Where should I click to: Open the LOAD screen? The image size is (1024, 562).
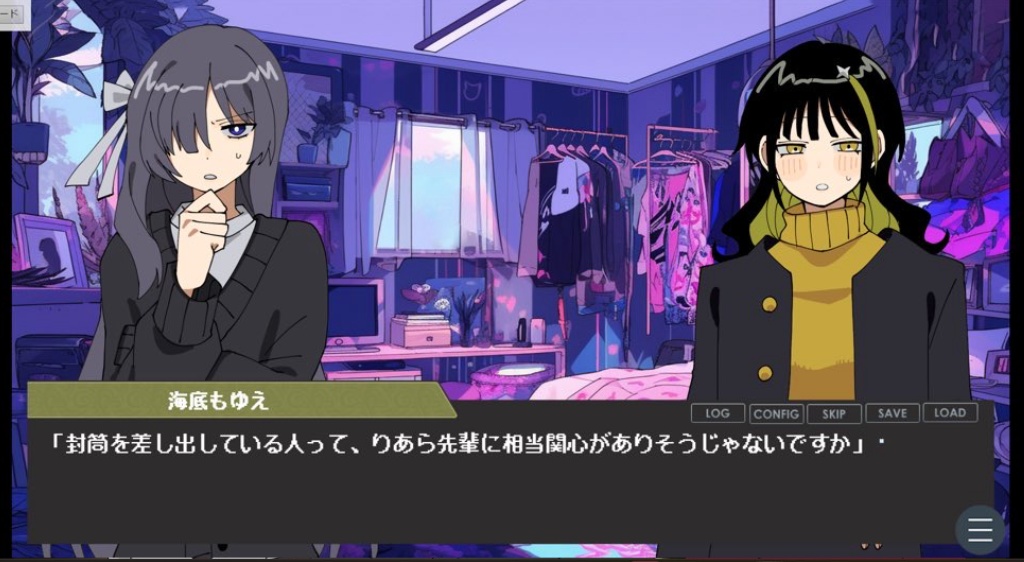(950, 412)
